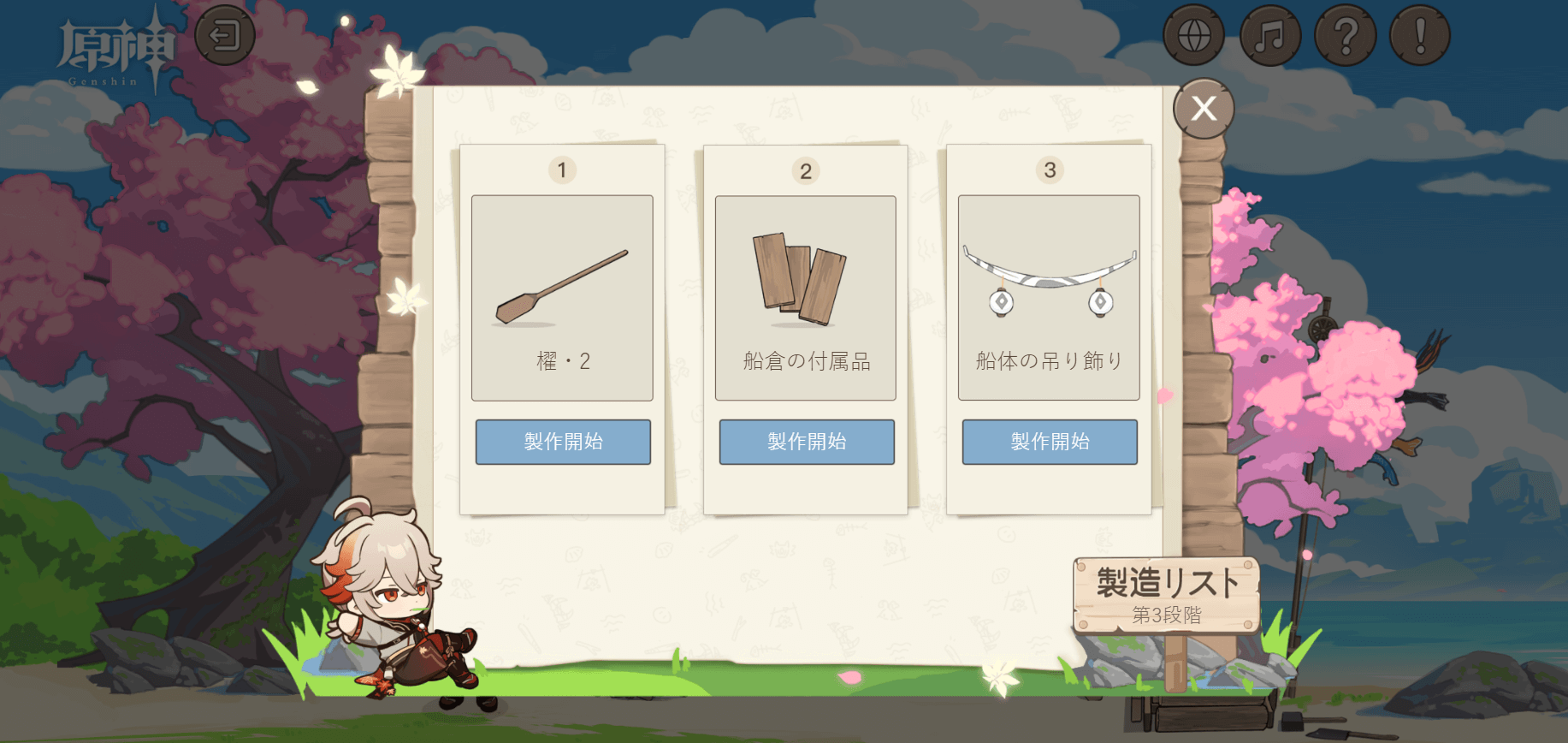
Task: Select the hanging ornament image for 船体の吊り飾り
Action: (1050, 282)
